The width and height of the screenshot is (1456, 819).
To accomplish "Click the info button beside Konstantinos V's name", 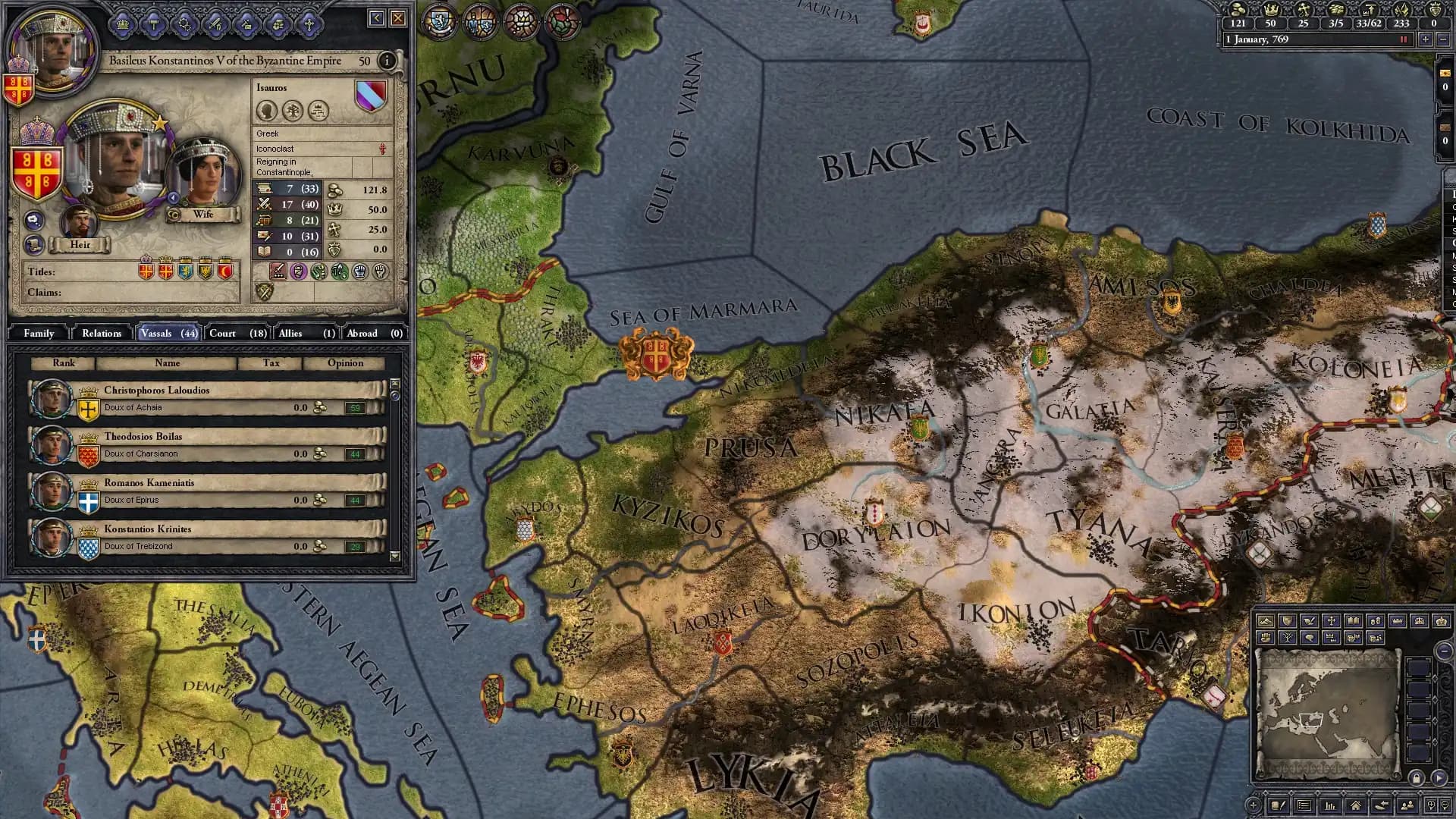I will click(387, 60).
